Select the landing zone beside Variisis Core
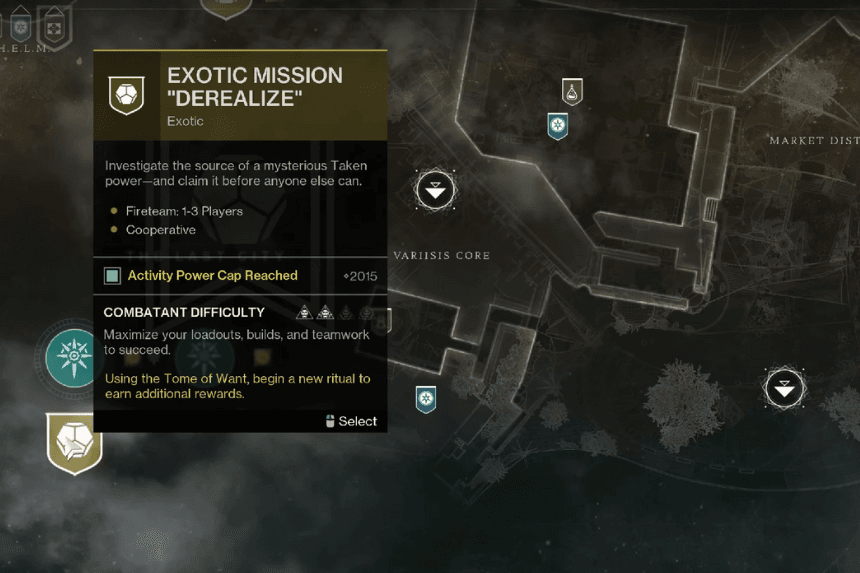 click(436, 189)
